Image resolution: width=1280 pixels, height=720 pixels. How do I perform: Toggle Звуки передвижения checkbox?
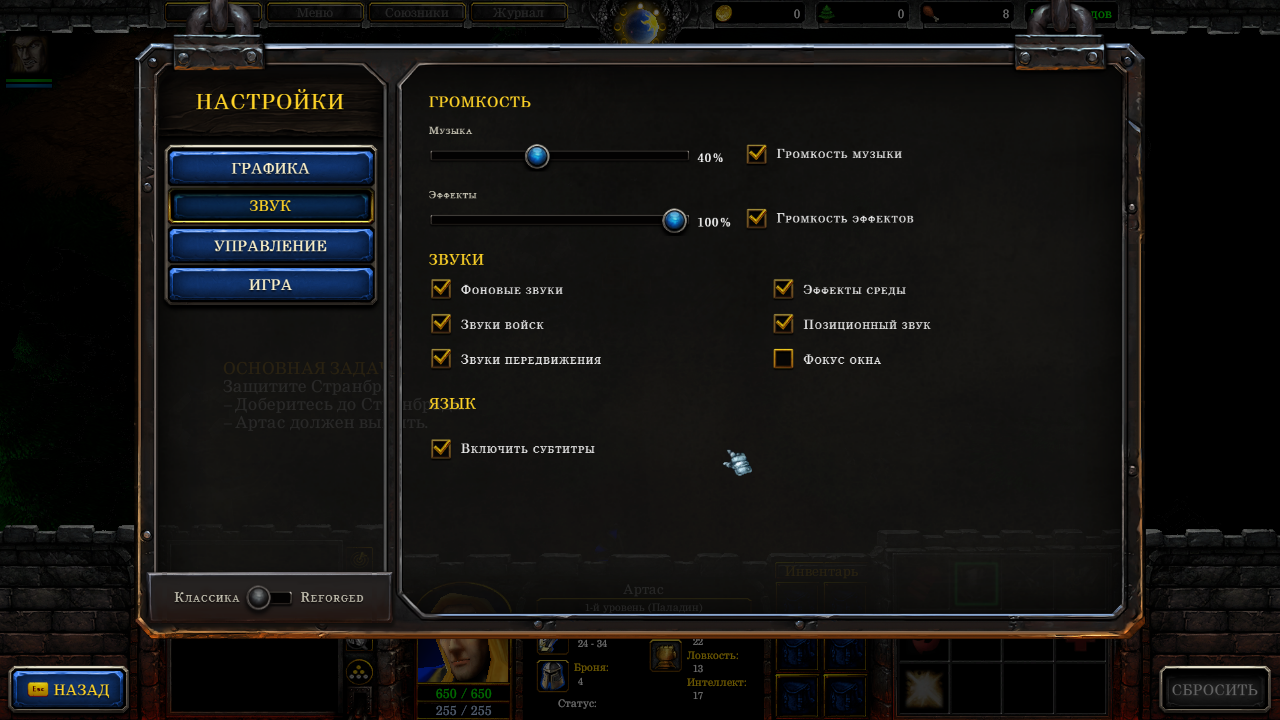[441, 358]
